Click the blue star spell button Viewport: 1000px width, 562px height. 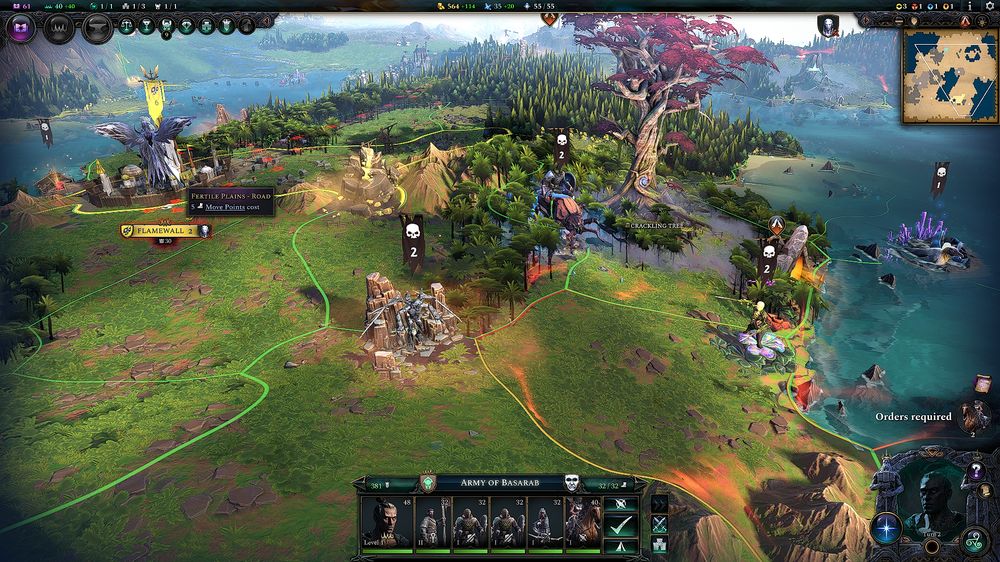point(885,527)
